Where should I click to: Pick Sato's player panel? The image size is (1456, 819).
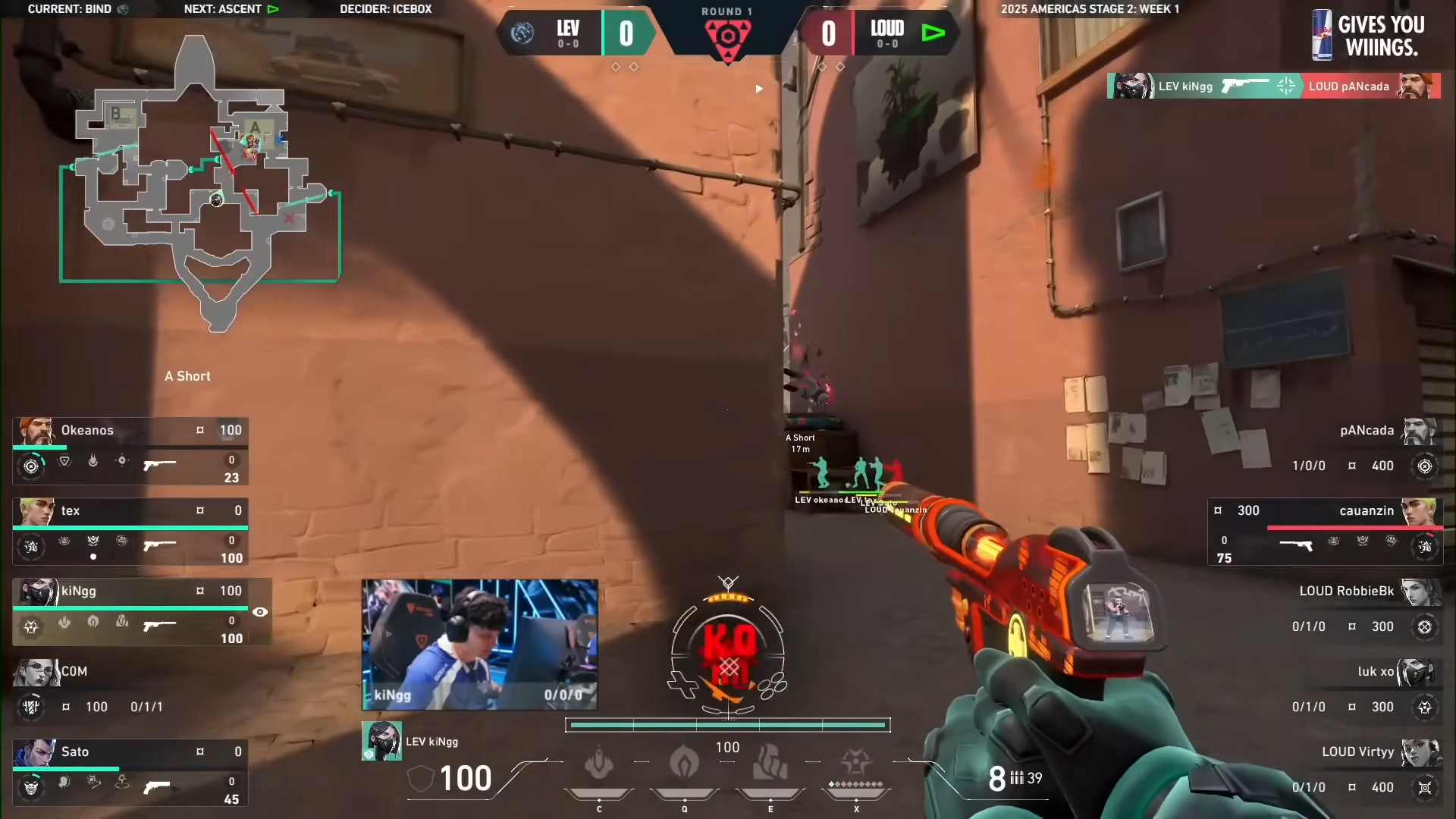[130, 772]
